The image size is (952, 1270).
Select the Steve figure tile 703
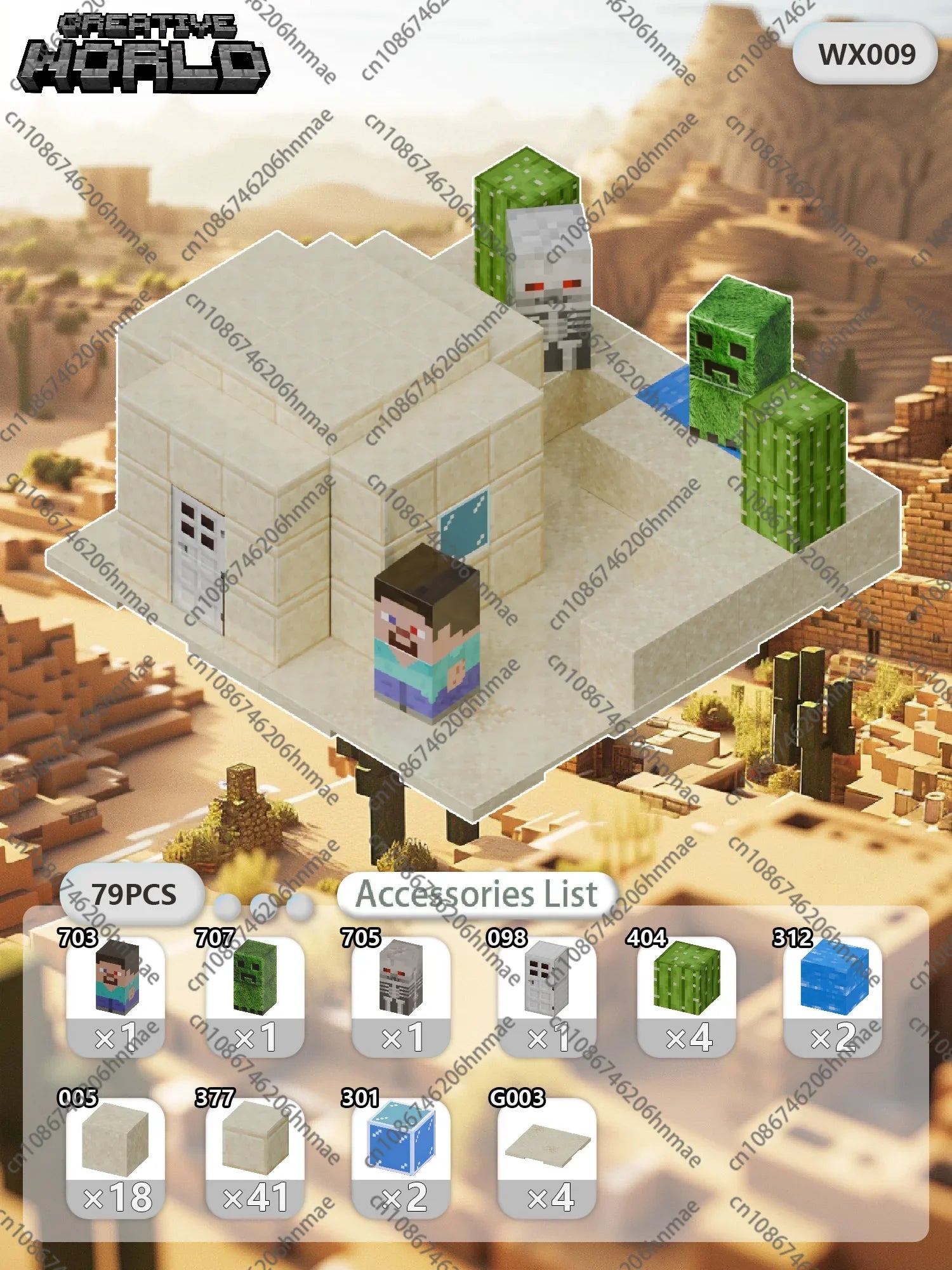point(116,994)
